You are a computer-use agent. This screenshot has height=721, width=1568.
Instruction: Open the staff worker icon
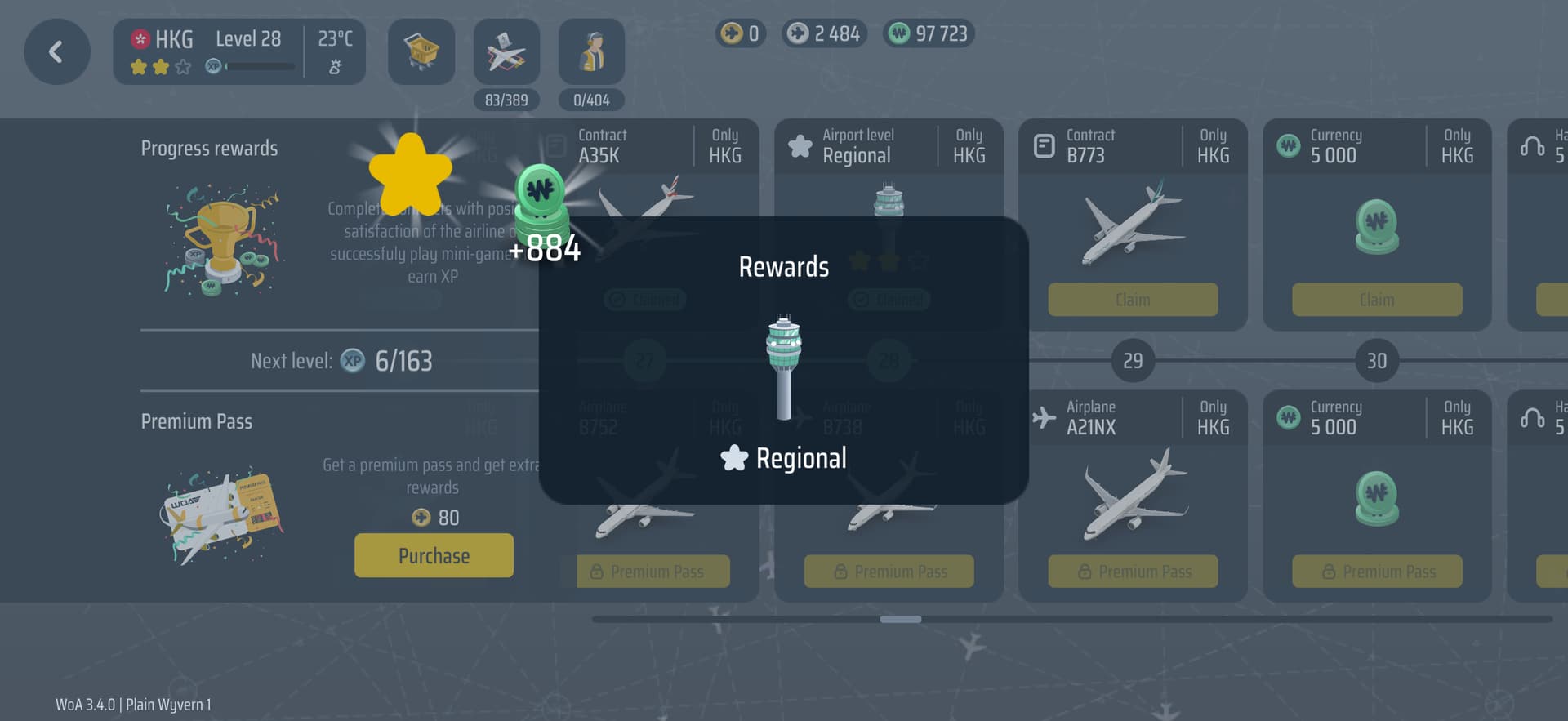[x=591, y=52]
